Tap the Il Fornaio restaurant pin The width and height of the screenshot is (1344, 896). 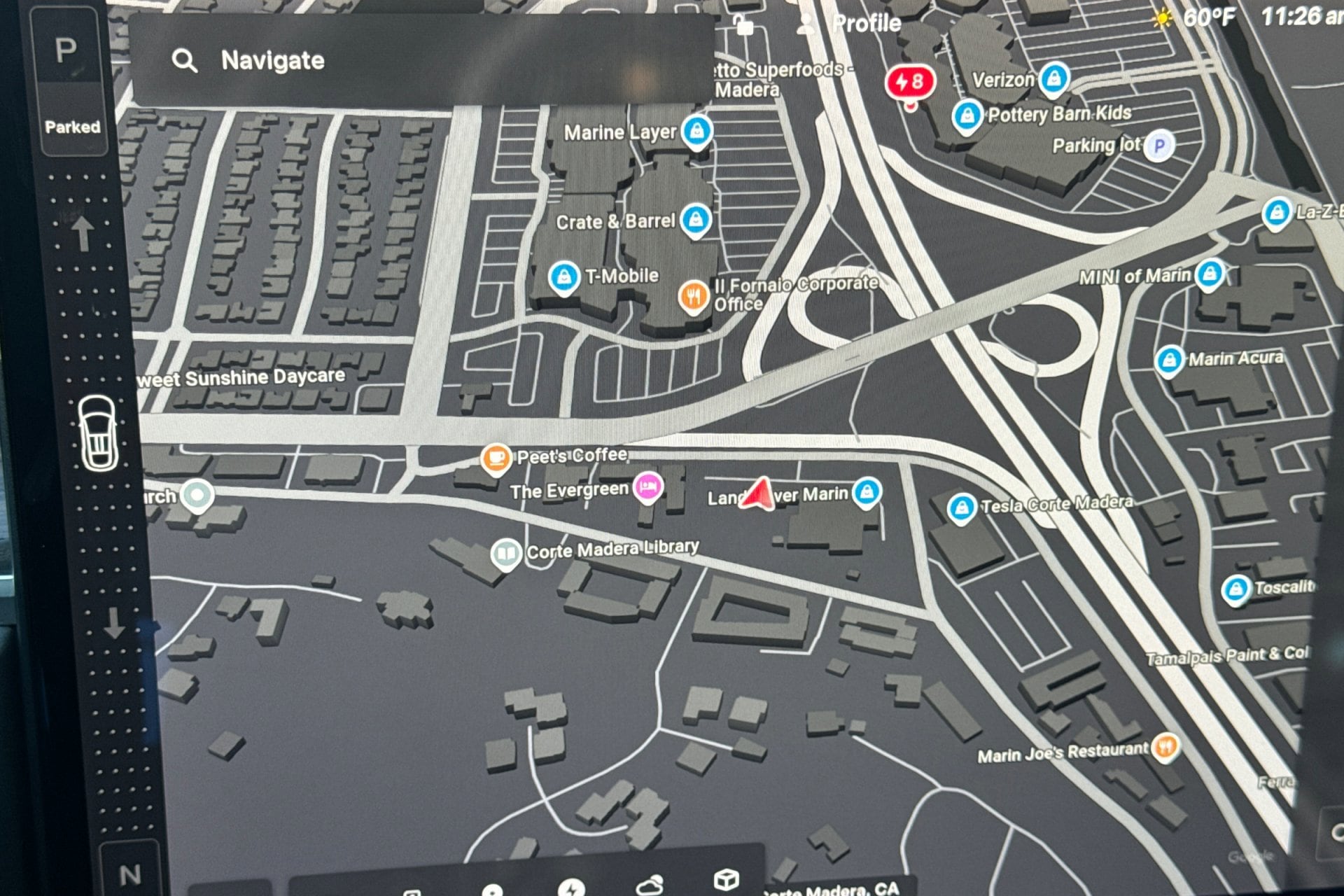[693, 297]
